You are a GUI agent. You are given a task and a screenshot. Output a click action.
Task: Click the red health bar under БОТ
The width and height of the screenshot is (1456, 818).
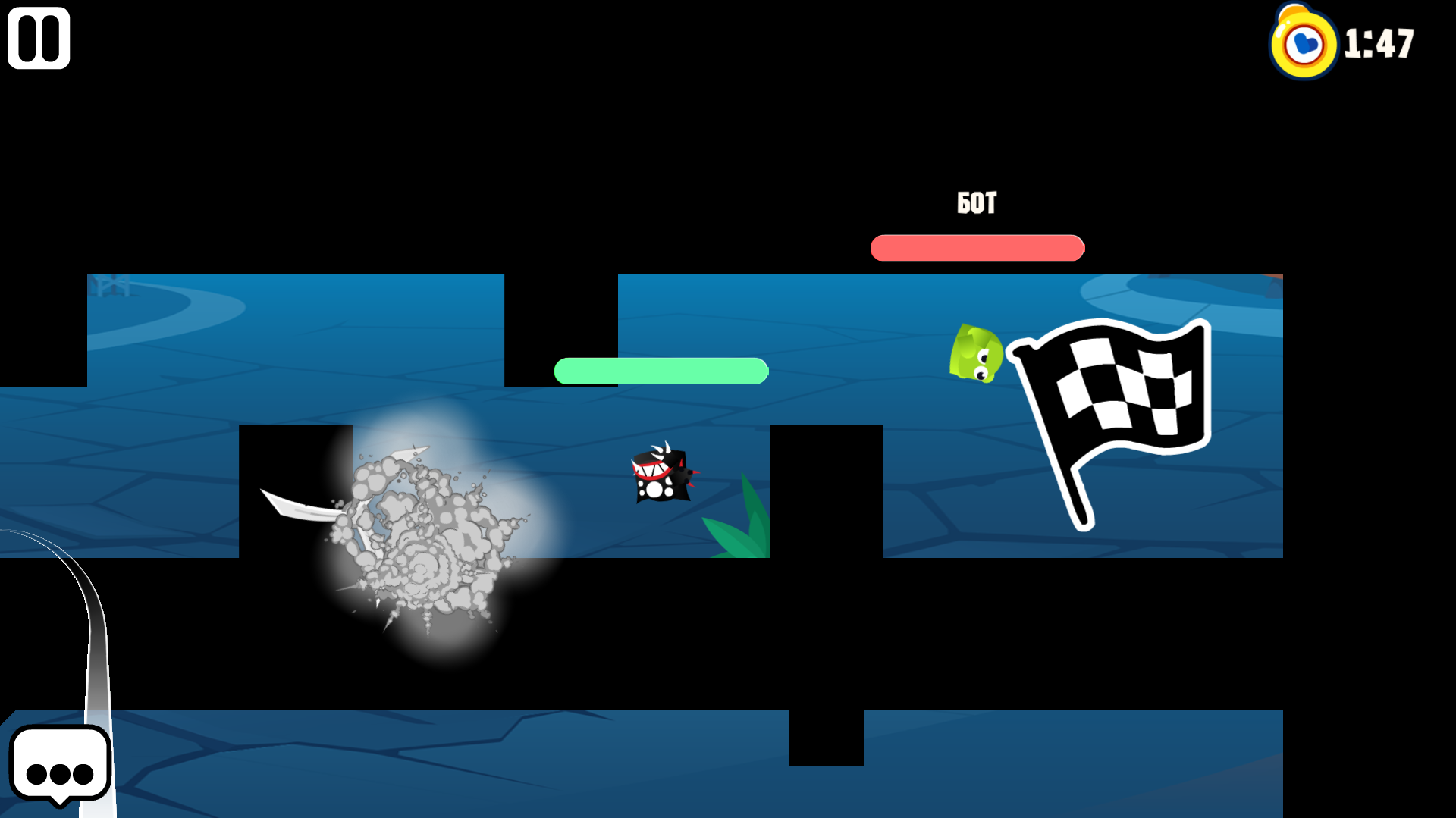[977, 246]
